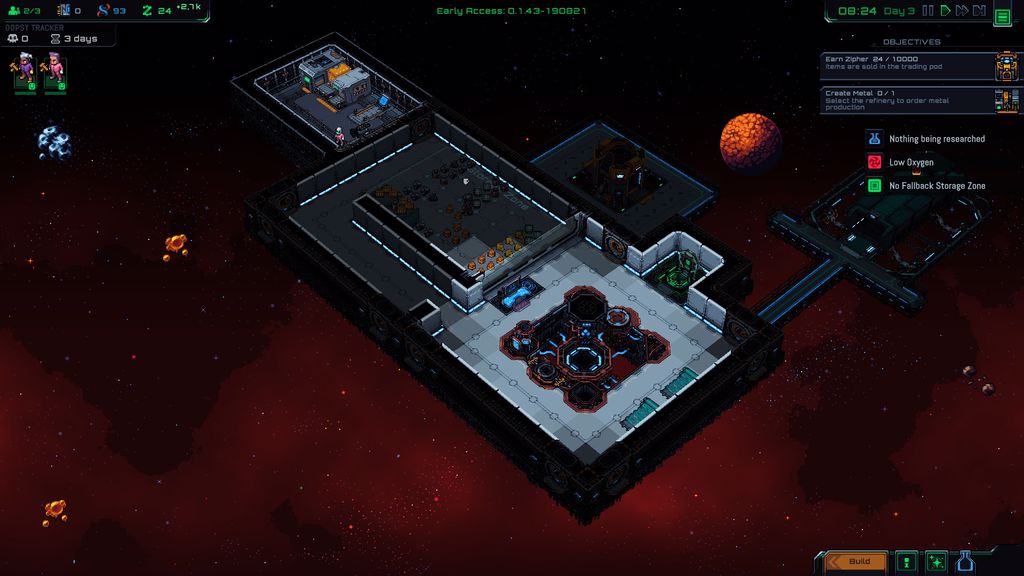Pause the game simulation
Image resolution: width=1024 pixels, height=576 pixels.
click(x=927, y=11)
